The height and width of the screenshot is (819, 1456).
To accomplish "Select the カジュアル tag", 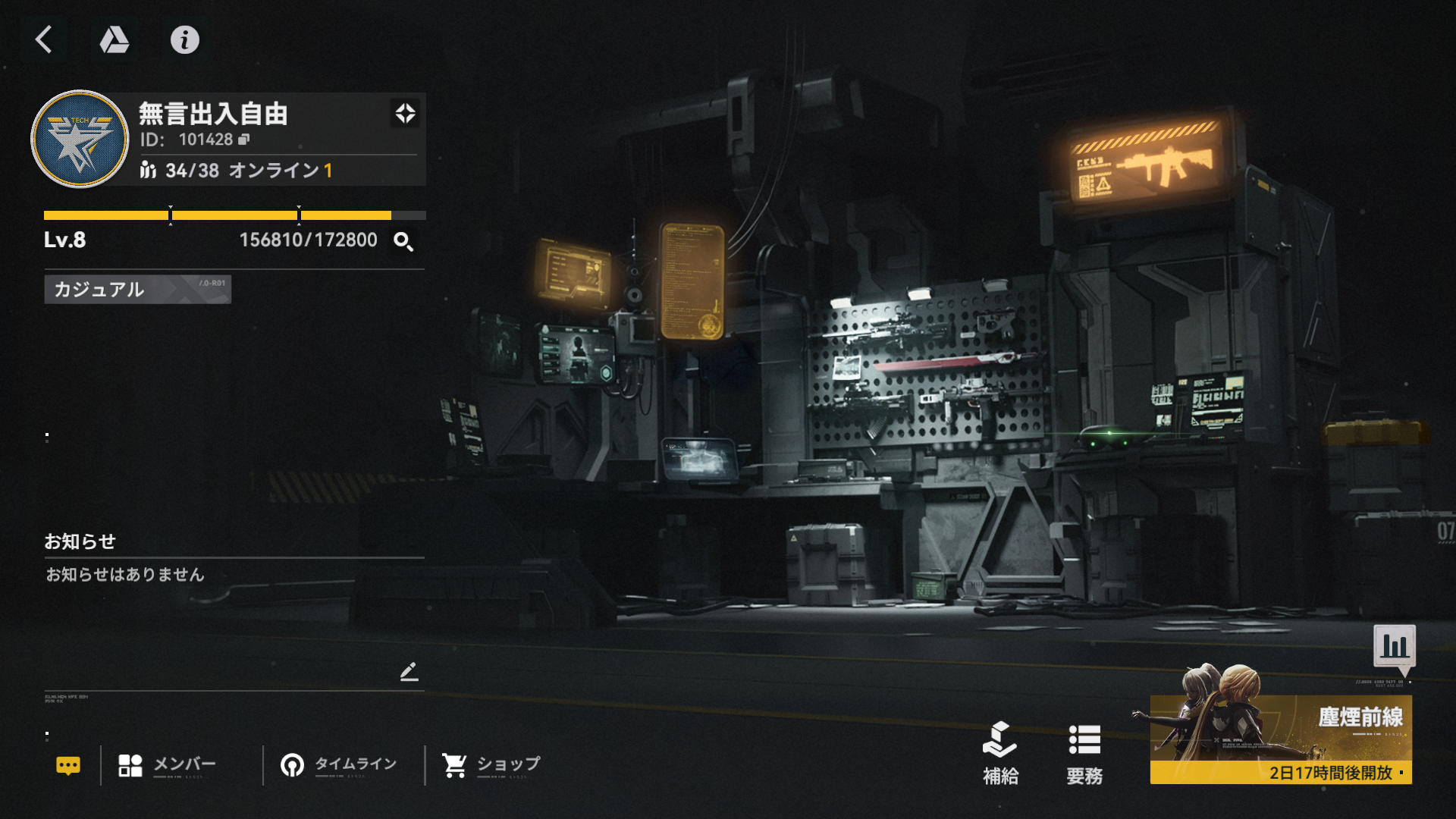I will click(x=137, y=289).
